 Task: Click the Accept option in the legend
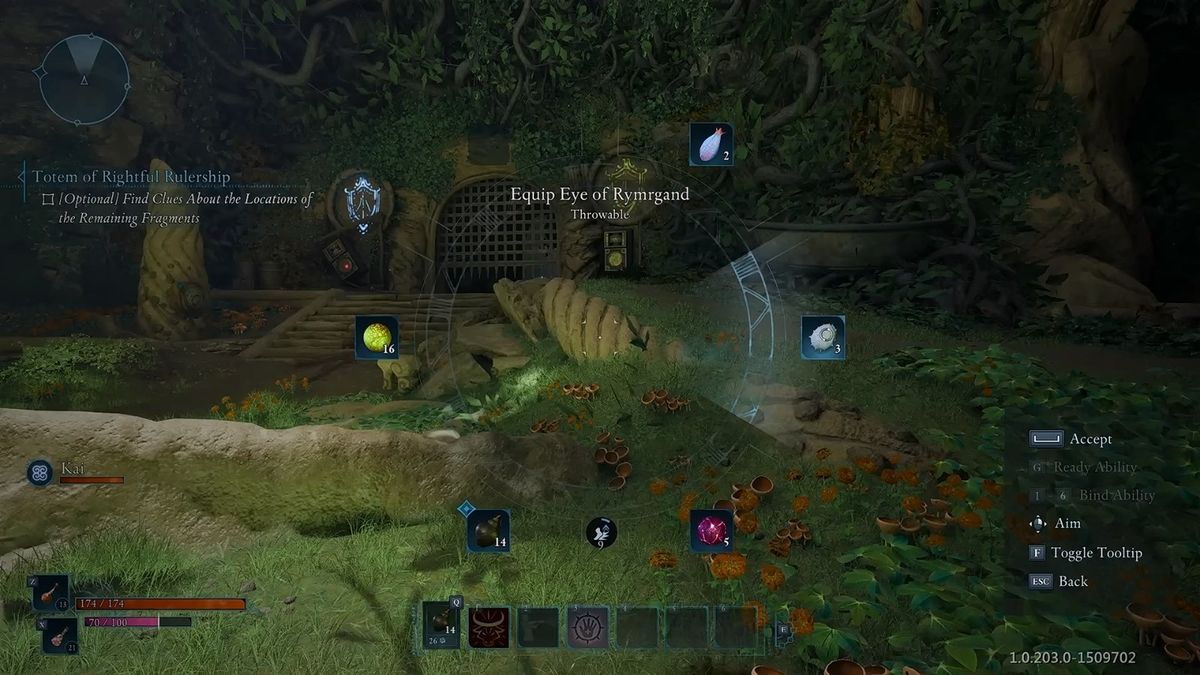pos(1090,439)
